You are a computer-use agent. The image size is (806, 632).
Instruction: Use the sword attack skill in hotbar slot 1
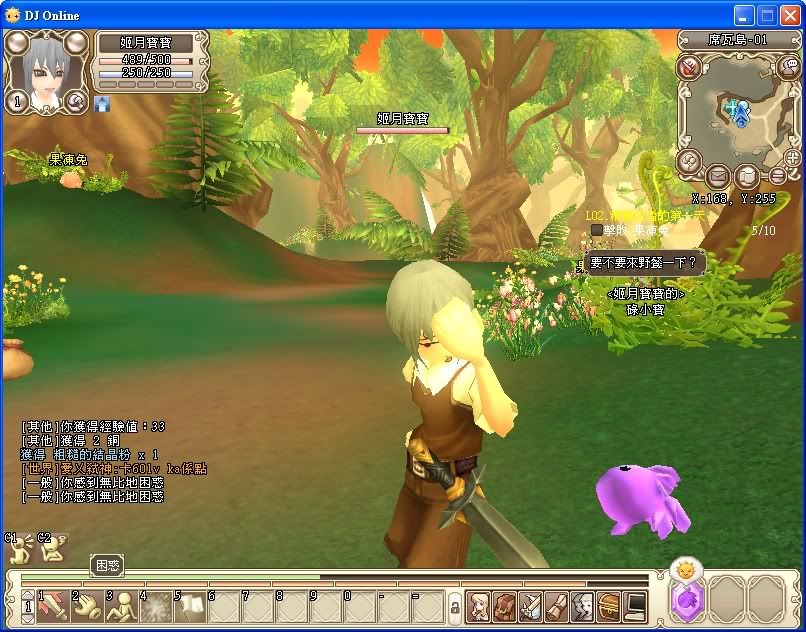point(54,606)
